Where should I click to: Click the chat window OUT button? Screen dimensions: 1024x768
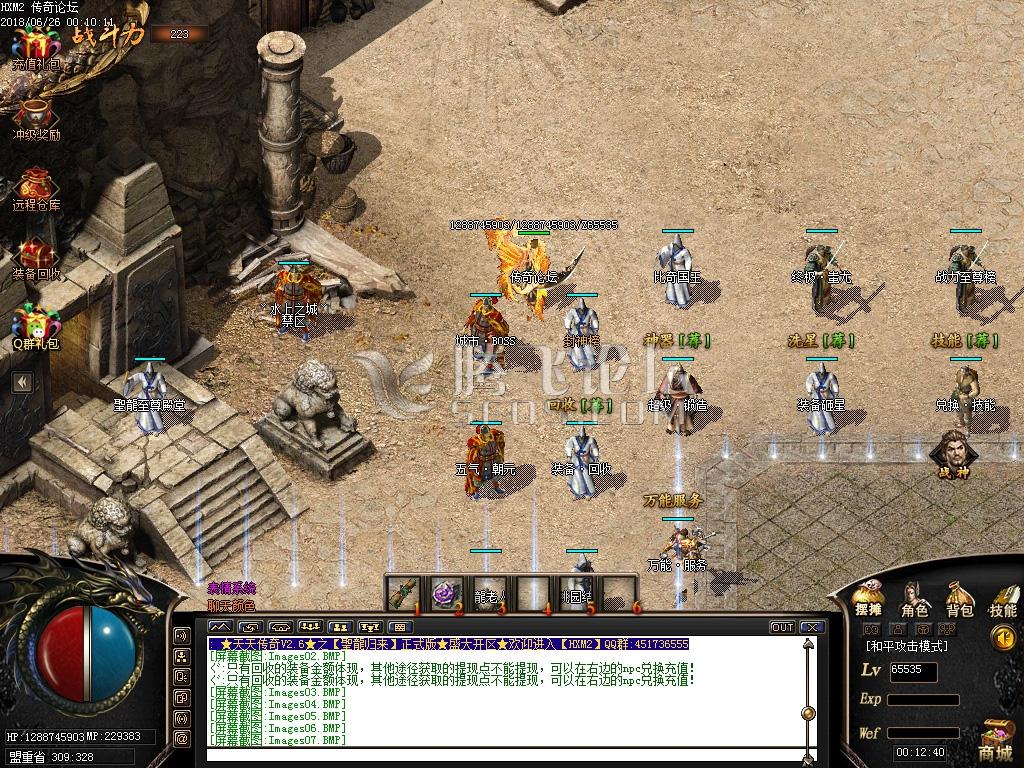click(x=782, y=627)
